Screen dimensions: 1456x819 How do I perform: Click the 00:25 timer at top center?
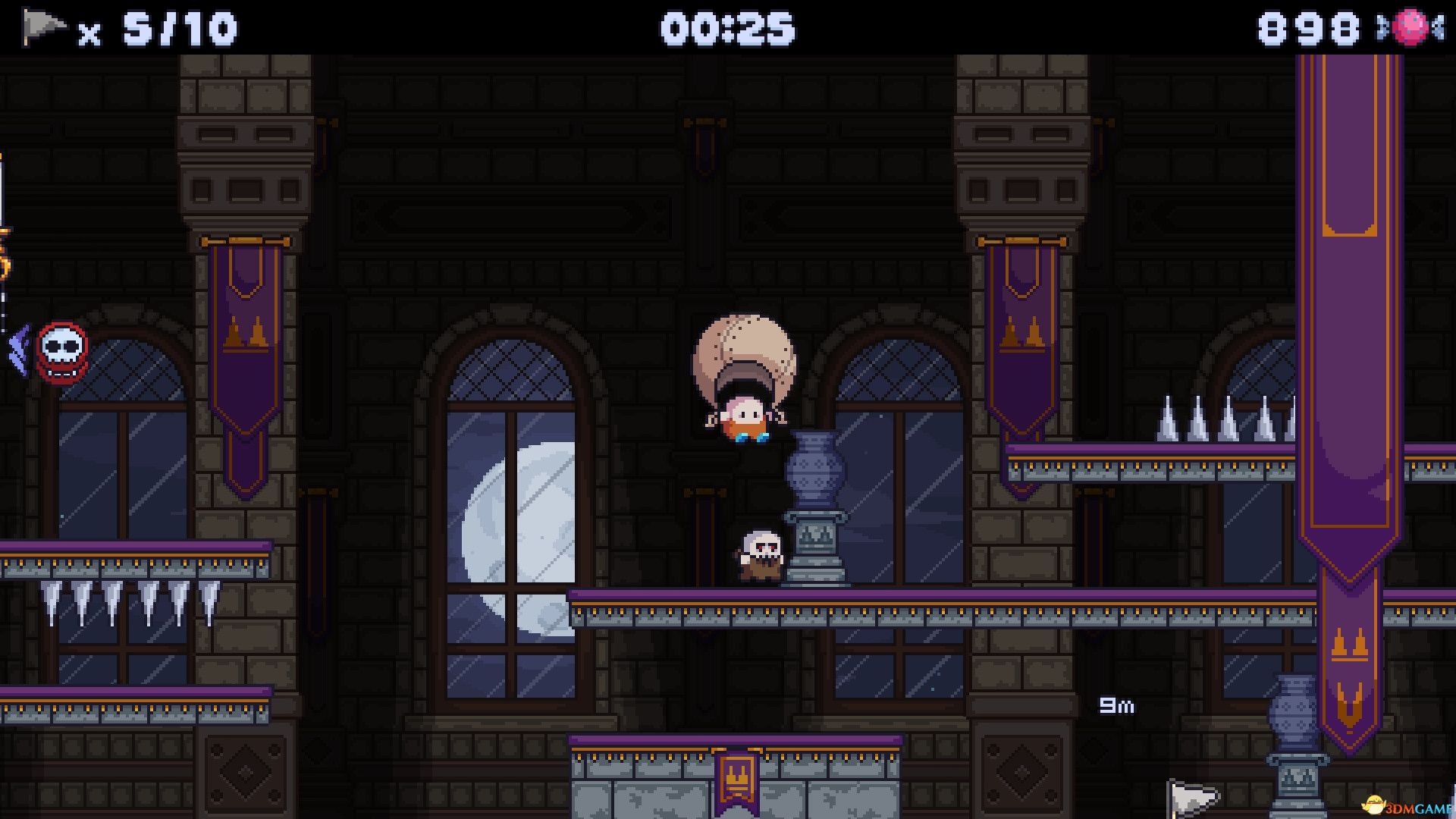point(730,27)
